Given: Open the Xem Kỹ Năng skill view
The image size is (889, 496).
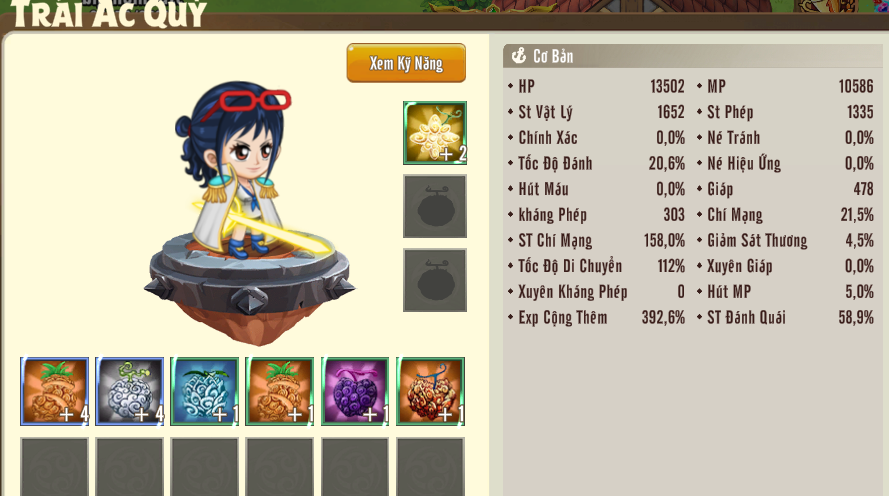Looking at the screenshot, I should tap(406, 63).
